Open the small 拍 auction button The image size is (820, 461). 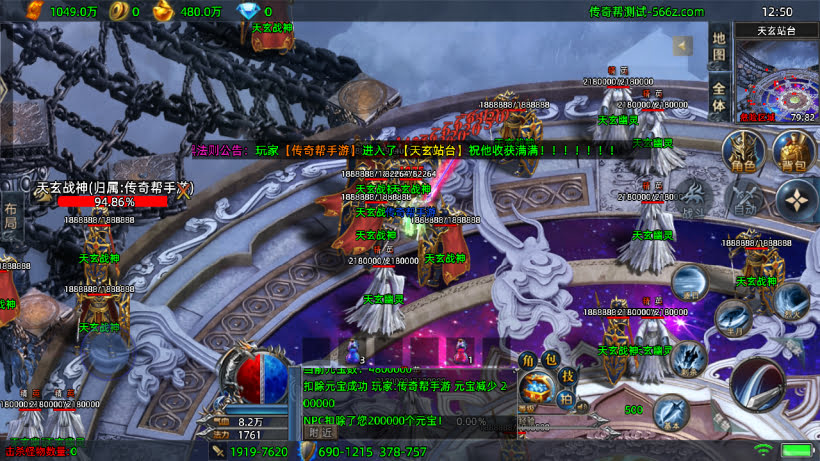(565, 398)
